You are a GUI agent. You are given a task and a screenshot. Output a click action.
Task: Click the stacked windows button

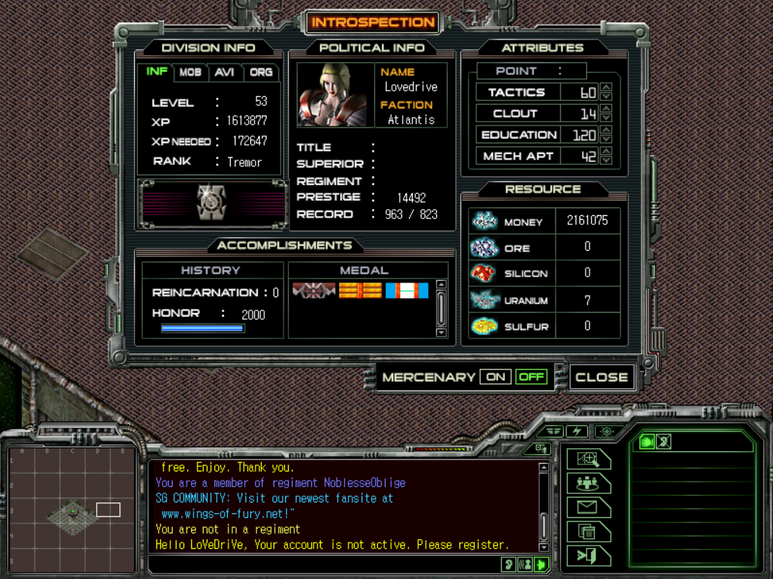pos(588,531)
